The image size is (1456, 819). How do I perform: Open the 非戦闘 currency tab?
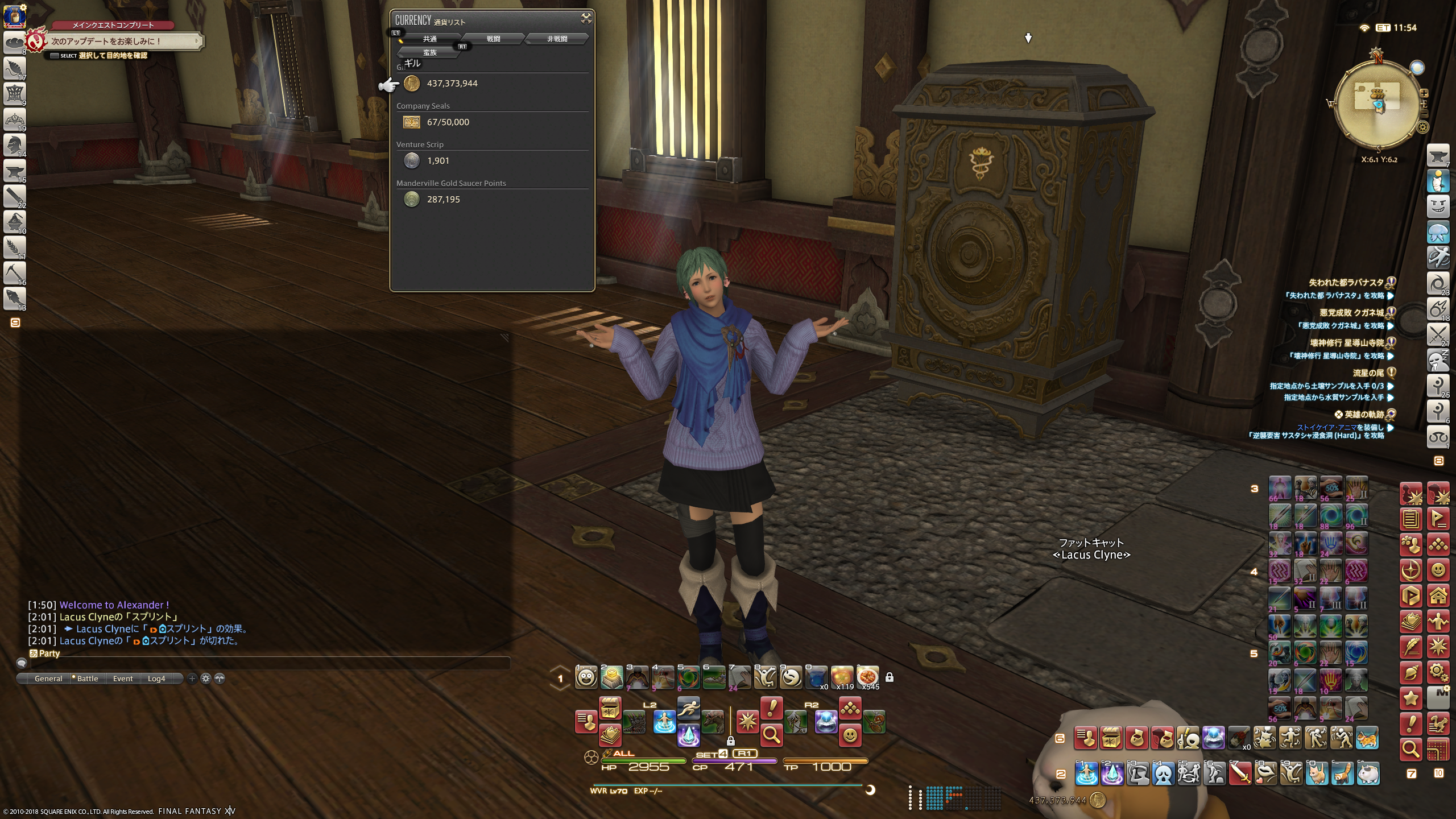557,39
